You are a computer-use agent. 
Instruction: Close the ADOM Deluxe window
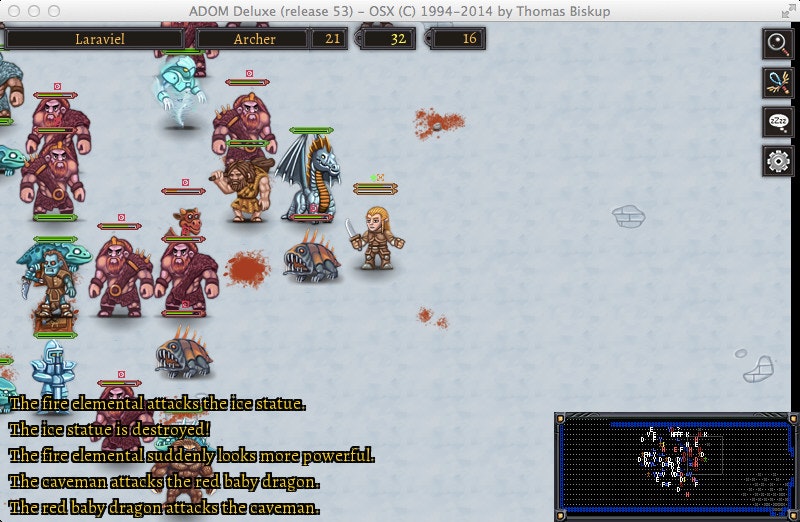pos(15,11)
